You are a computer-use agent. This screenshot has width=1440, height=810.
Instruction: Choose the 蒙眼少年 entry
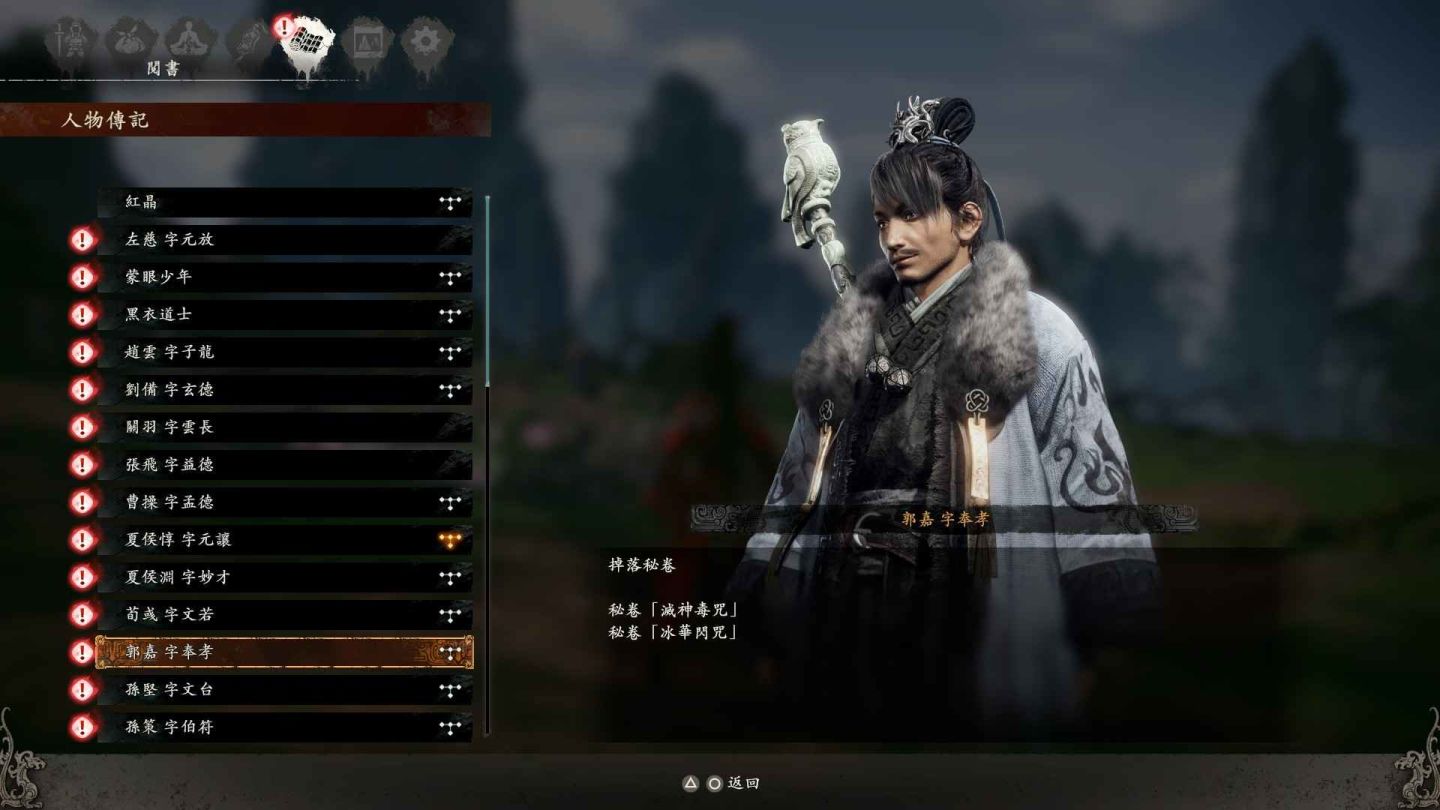[285, 277]
